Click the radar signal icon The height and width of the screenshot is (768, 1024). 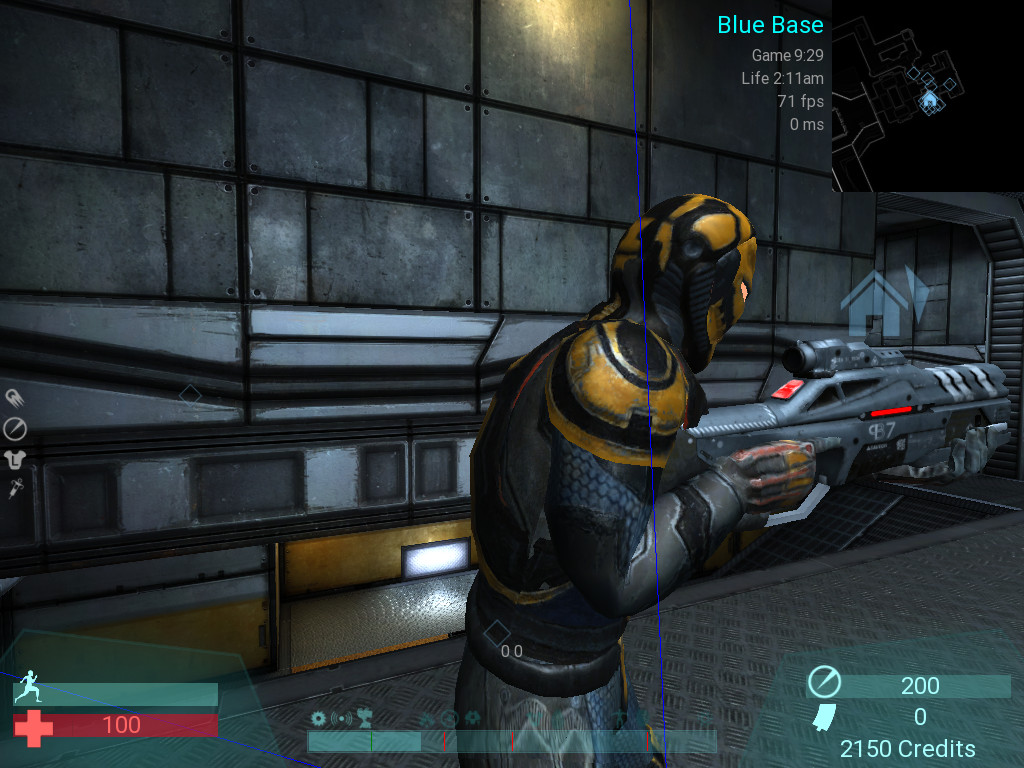(342, 718)
